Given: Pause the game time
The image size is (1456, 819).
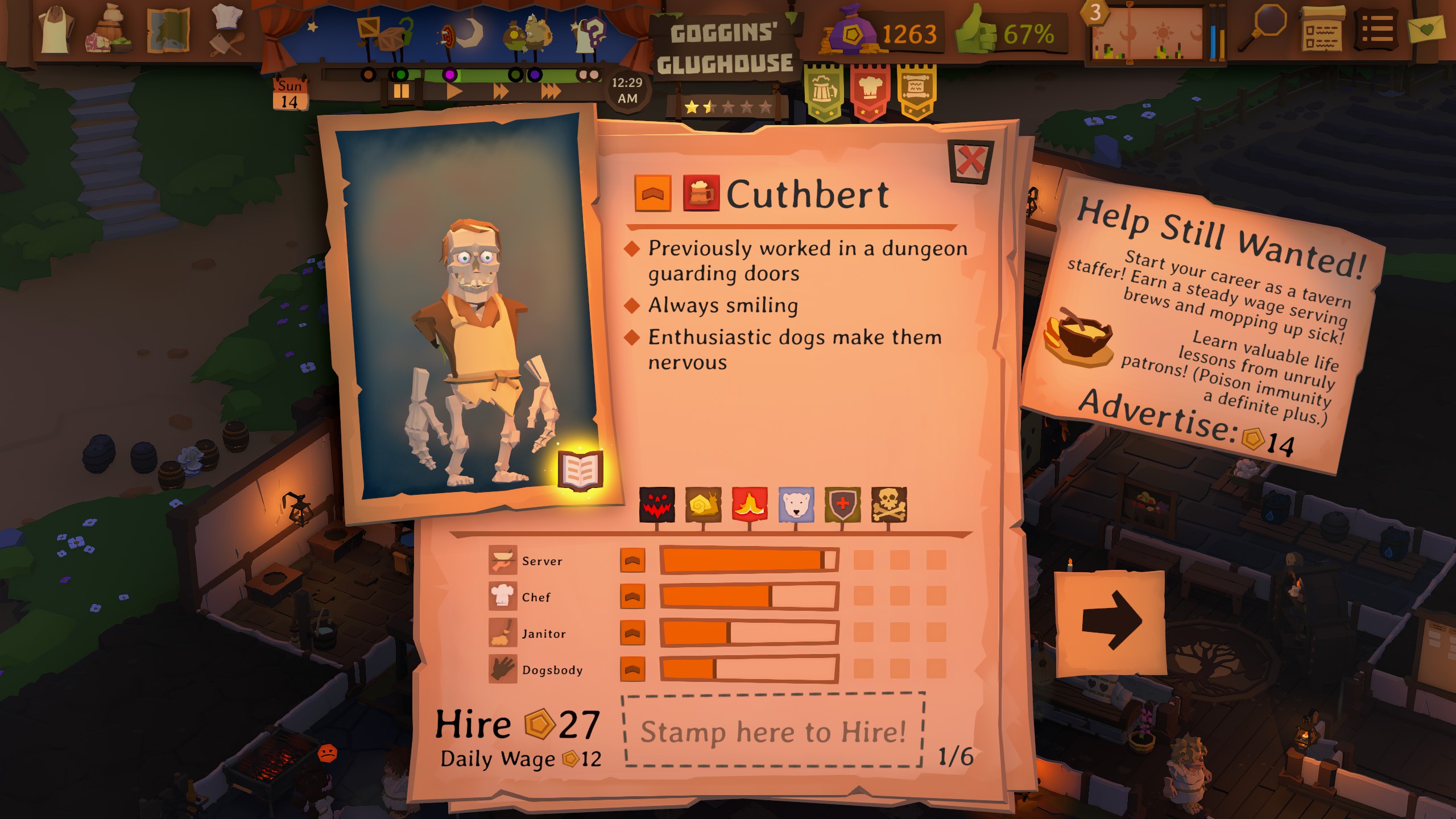Looking at the screenshot, I should (401, 91).
